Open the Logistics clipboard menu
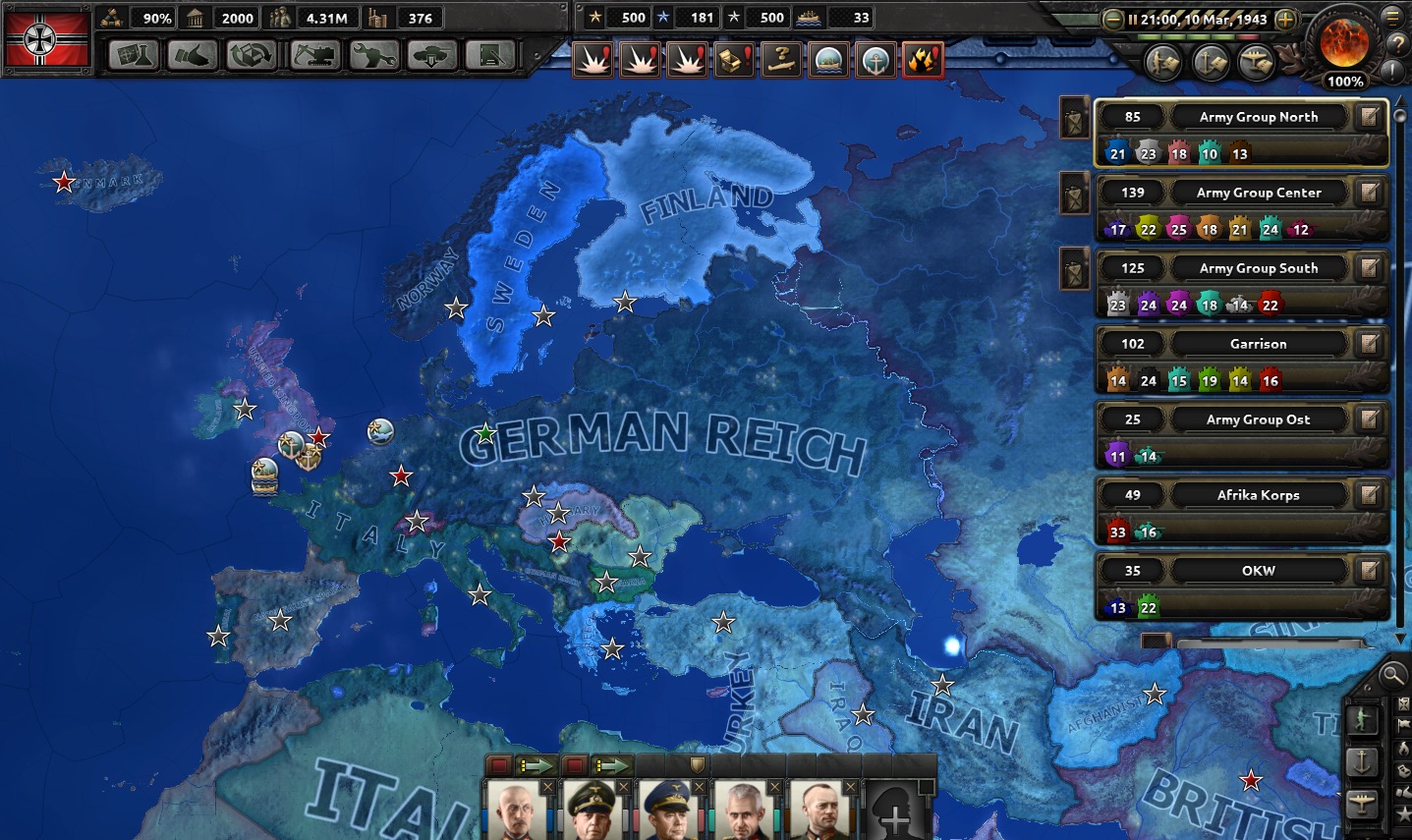Screen dimensions: 1412x840 [x=489, y=56]
